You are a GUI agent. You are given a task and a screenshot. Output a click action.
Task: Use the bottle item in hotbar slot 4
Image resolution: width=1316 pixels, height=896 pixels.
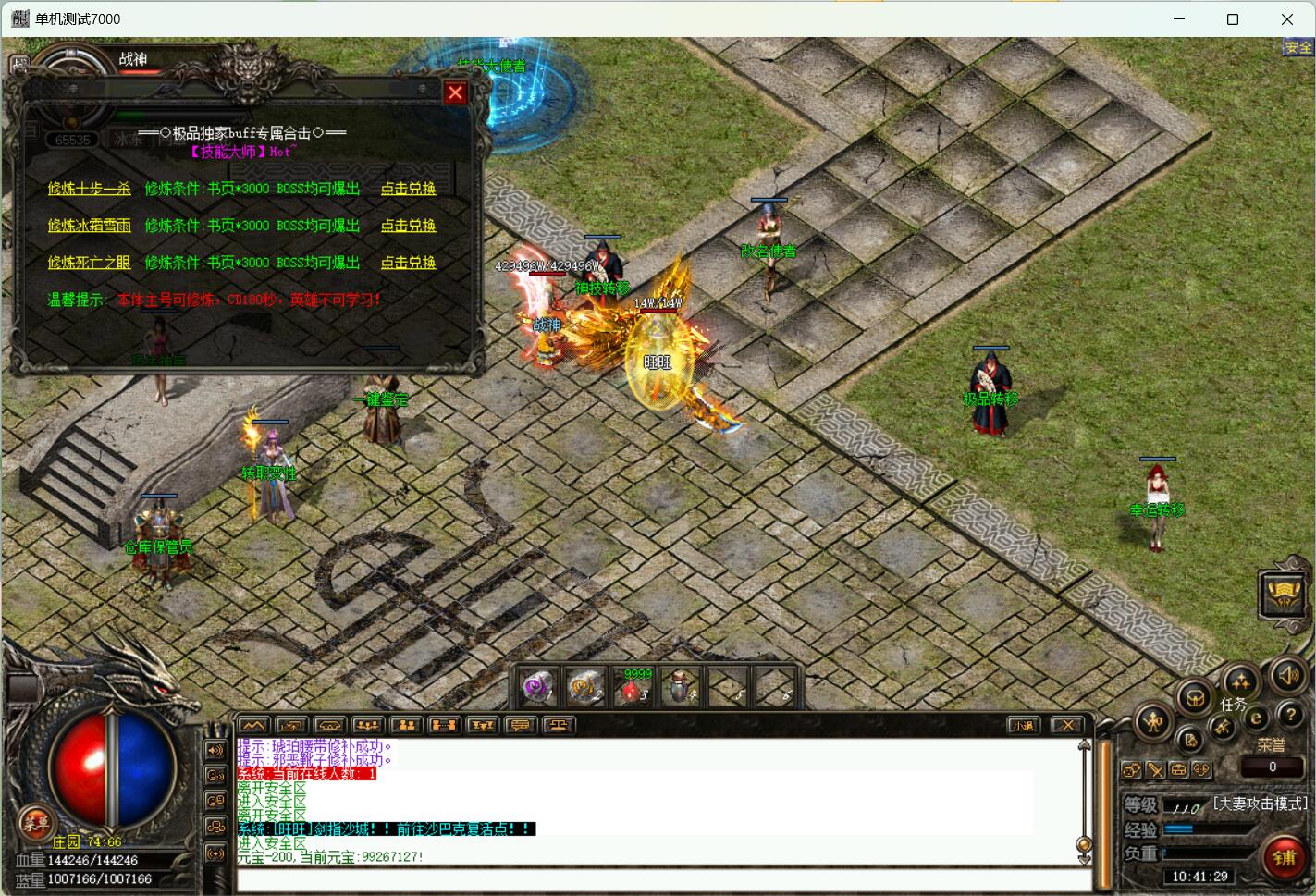(683, 688)
